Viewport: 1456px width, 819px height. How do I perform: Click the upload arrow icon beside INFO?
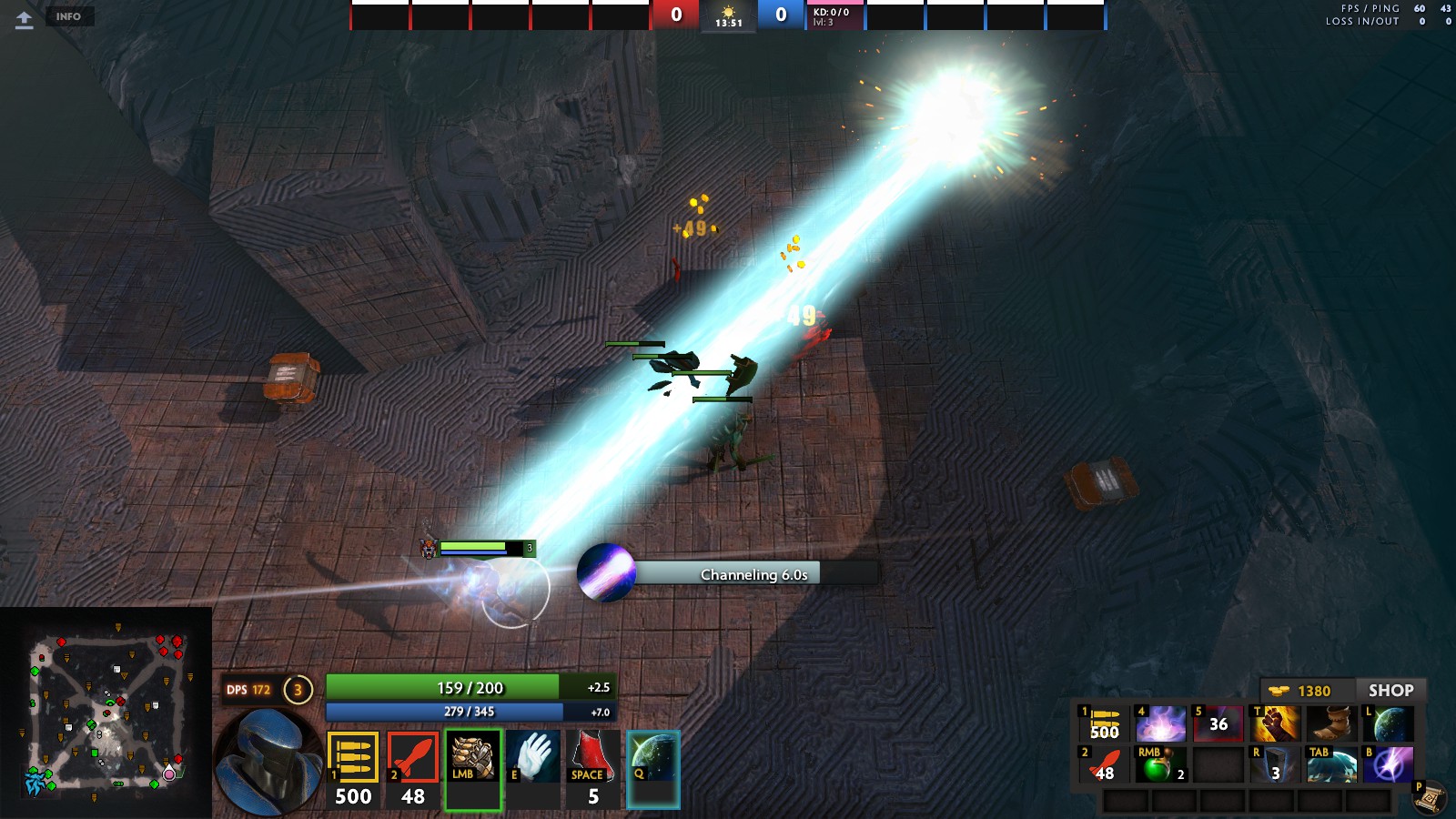coord(25,19)
